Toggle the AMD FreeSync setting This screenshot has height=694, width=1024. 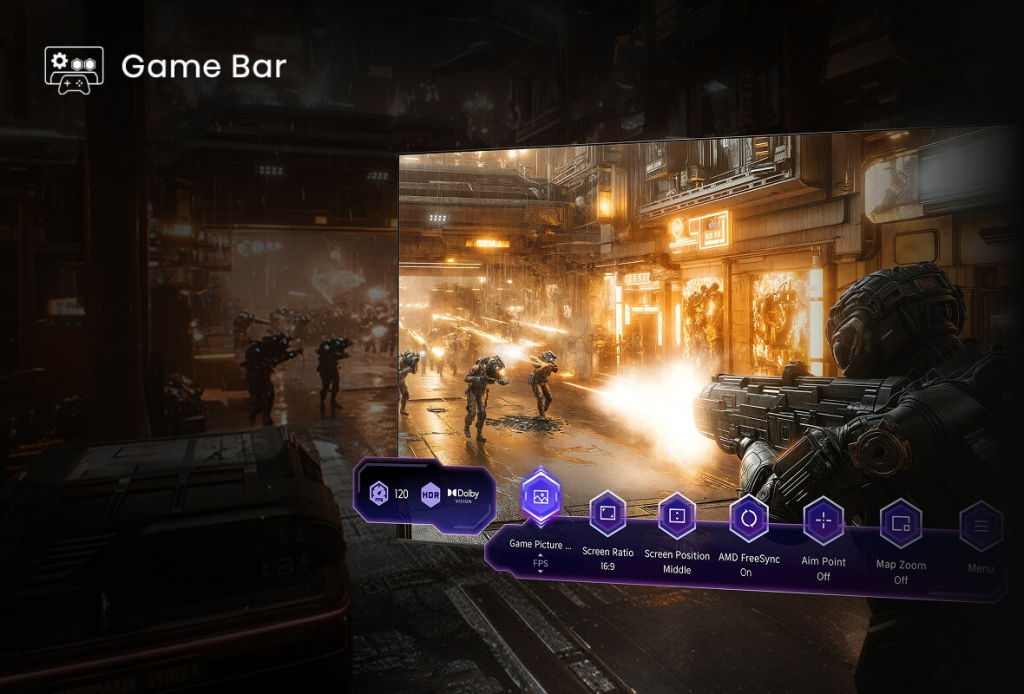tap(748, 519)
